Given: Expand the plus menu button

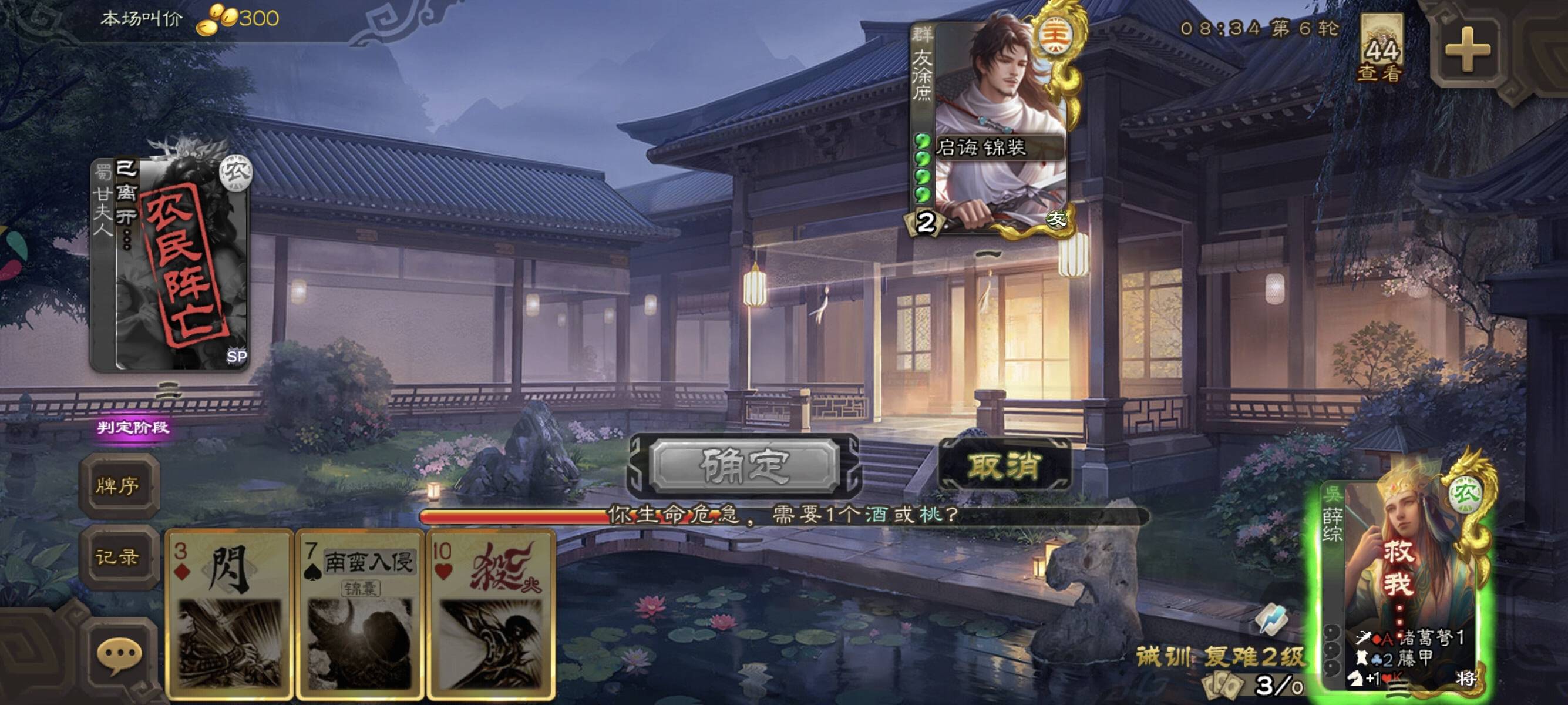Looking at the screenshot, I should [x=1467, y=50].
